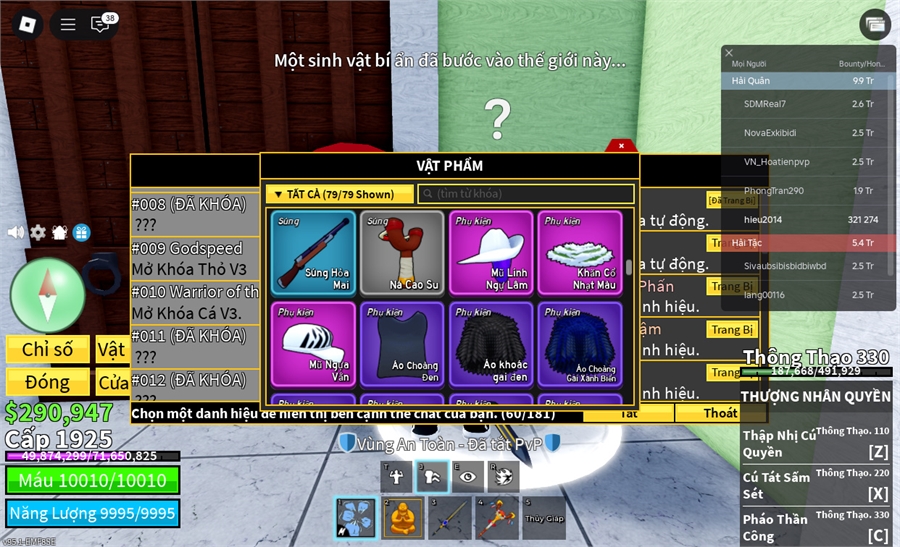Close the Vật Phẩm inventory window
This screenshot has height=547, width=900.
621,146
